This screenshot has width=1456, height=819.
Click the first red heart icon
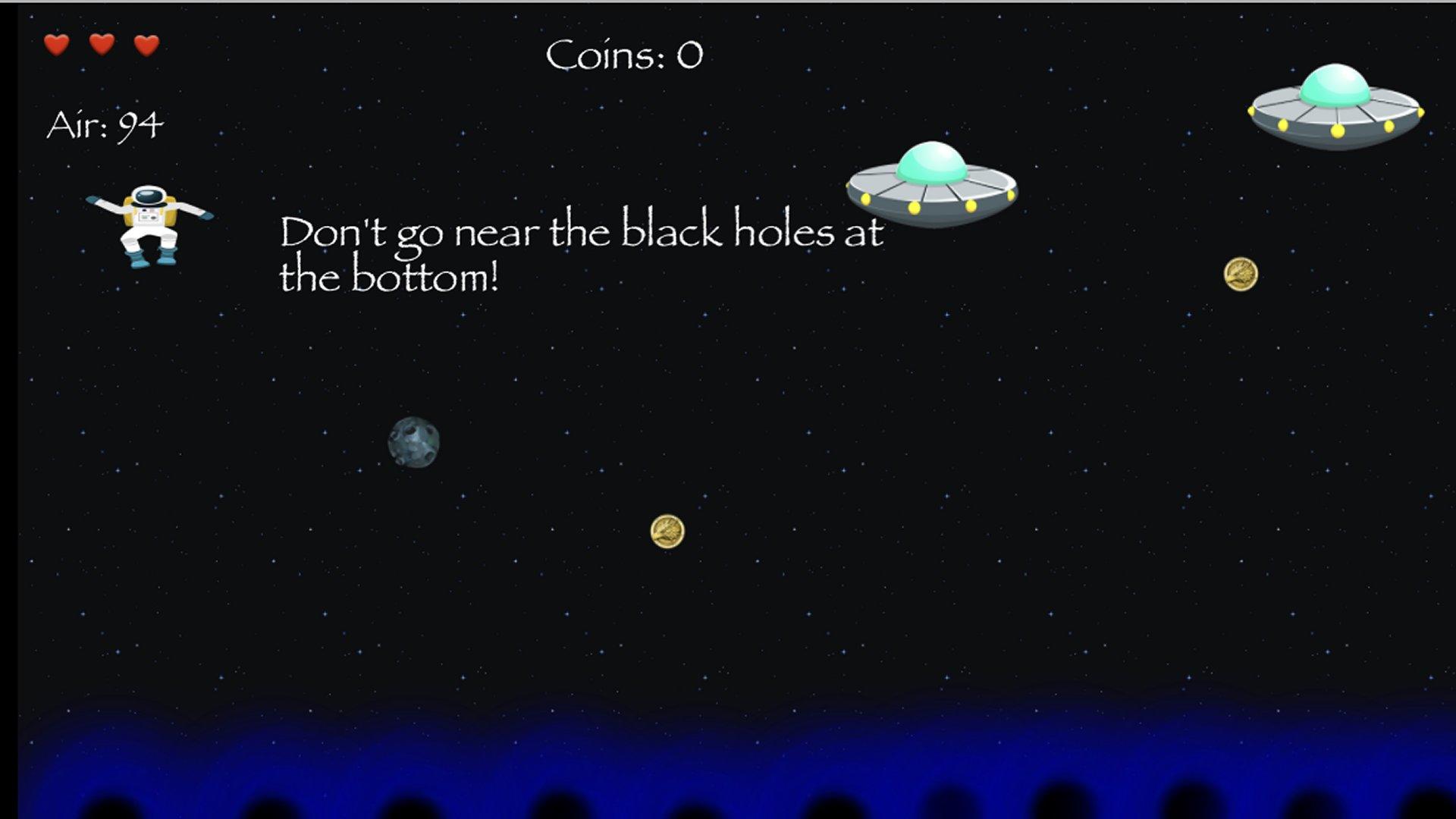(57, 45)
